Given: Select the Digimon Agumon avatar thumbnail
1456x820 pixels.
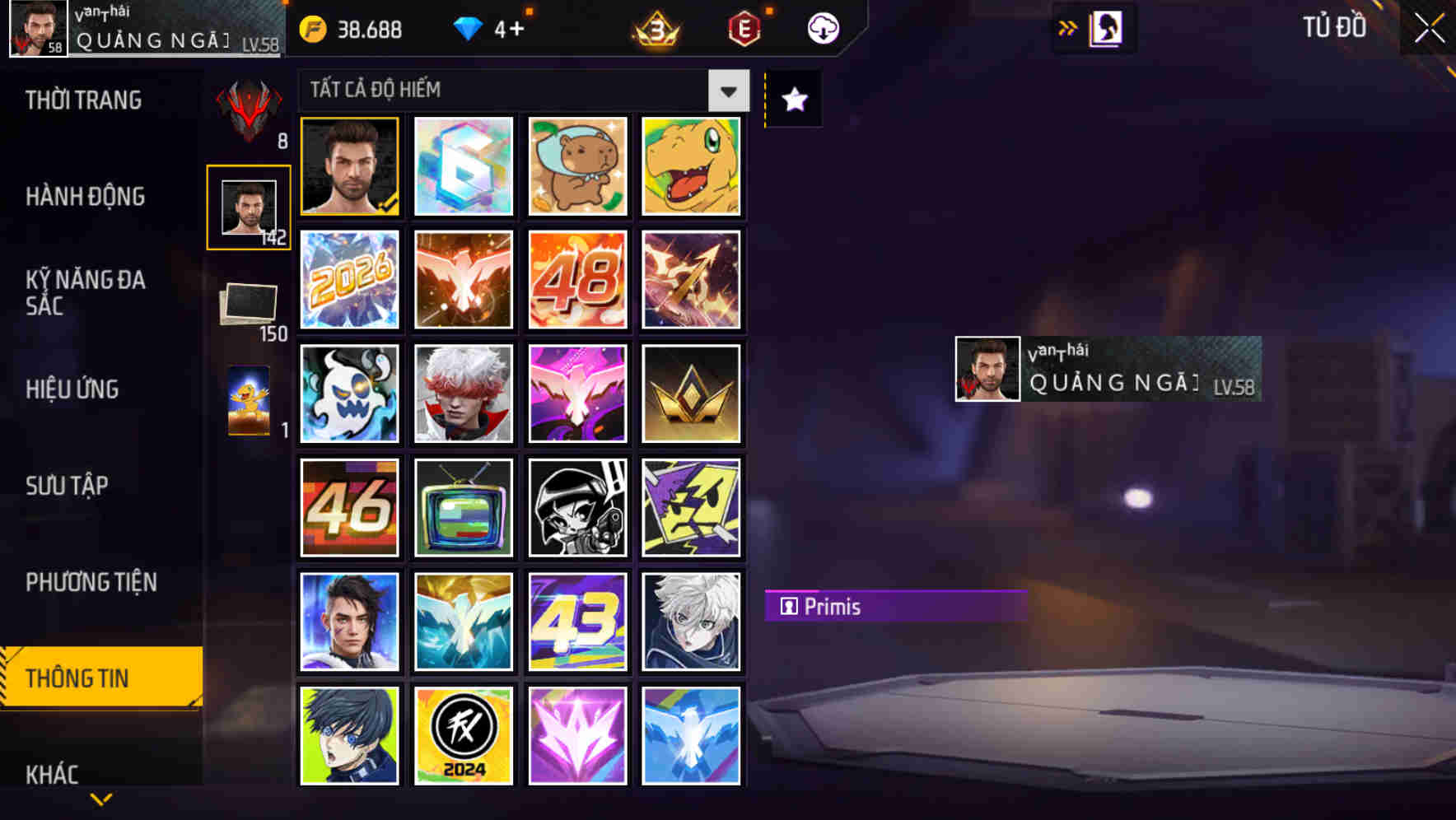Looking at the screenshot, I should (x=691, y=167).
